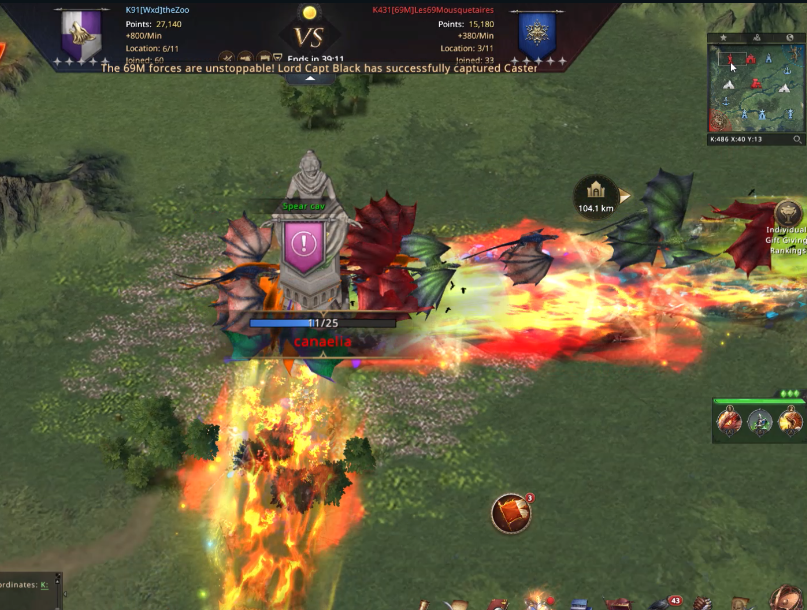Click the 104.1 km castle distance indicator

(596, 195)
